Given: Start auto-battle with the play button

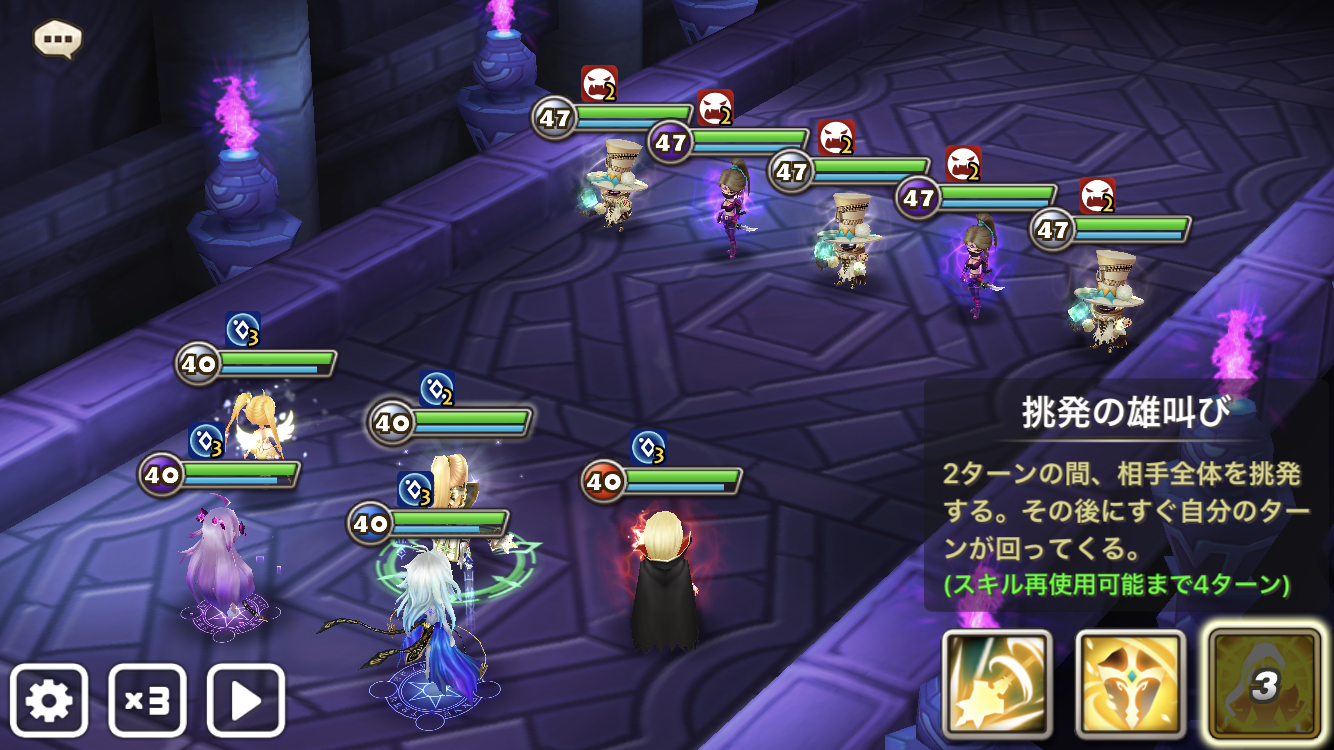Looking at the screenshot, I should click(x=246, y=700).
